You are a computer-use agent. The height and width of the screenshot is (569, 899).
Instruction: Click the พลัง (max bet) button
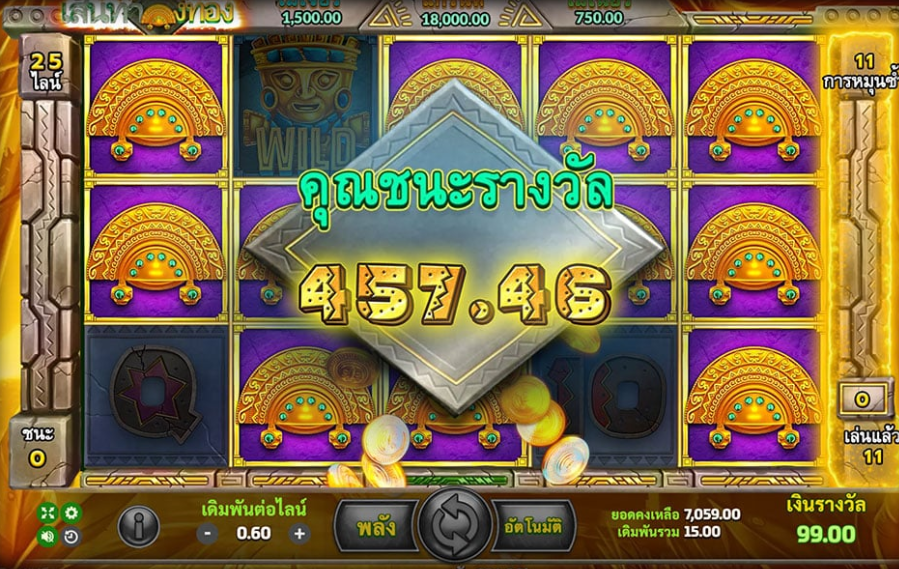coord(374,525)
